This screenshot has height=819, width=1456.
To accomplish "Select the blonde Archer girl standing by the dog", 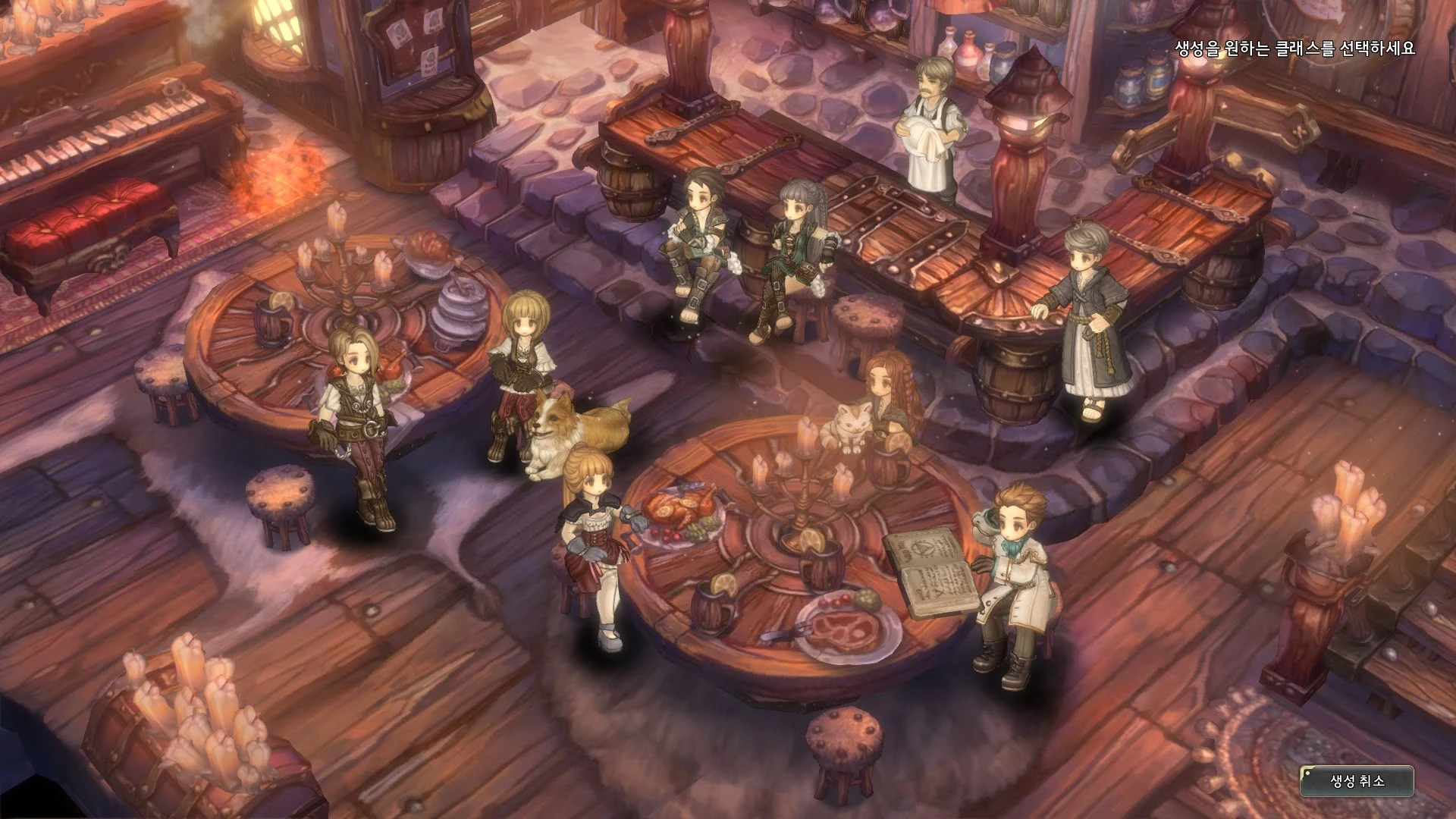I will 523,364.
